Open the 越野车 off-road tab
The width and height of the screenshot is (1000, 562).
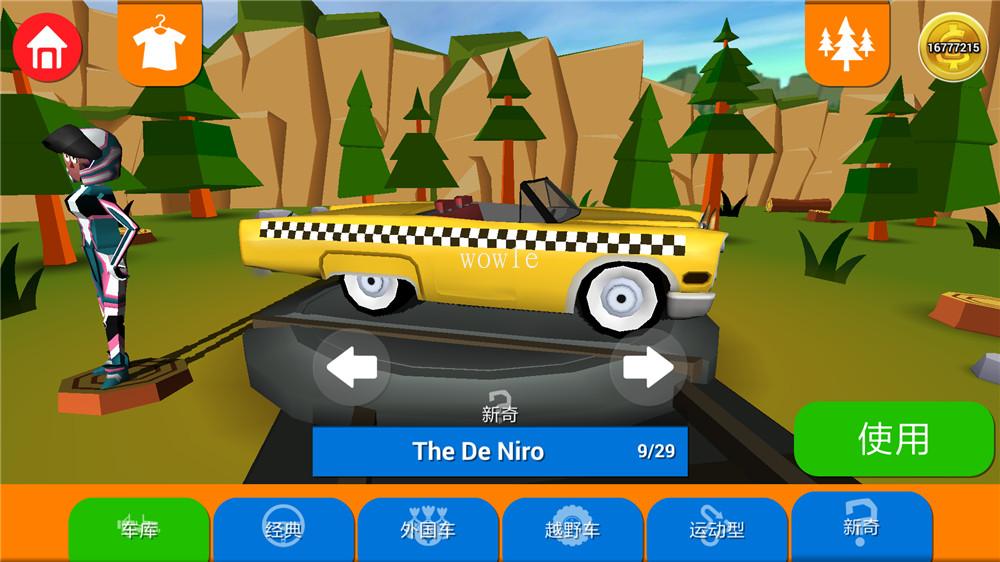click(x=573, y=529)
